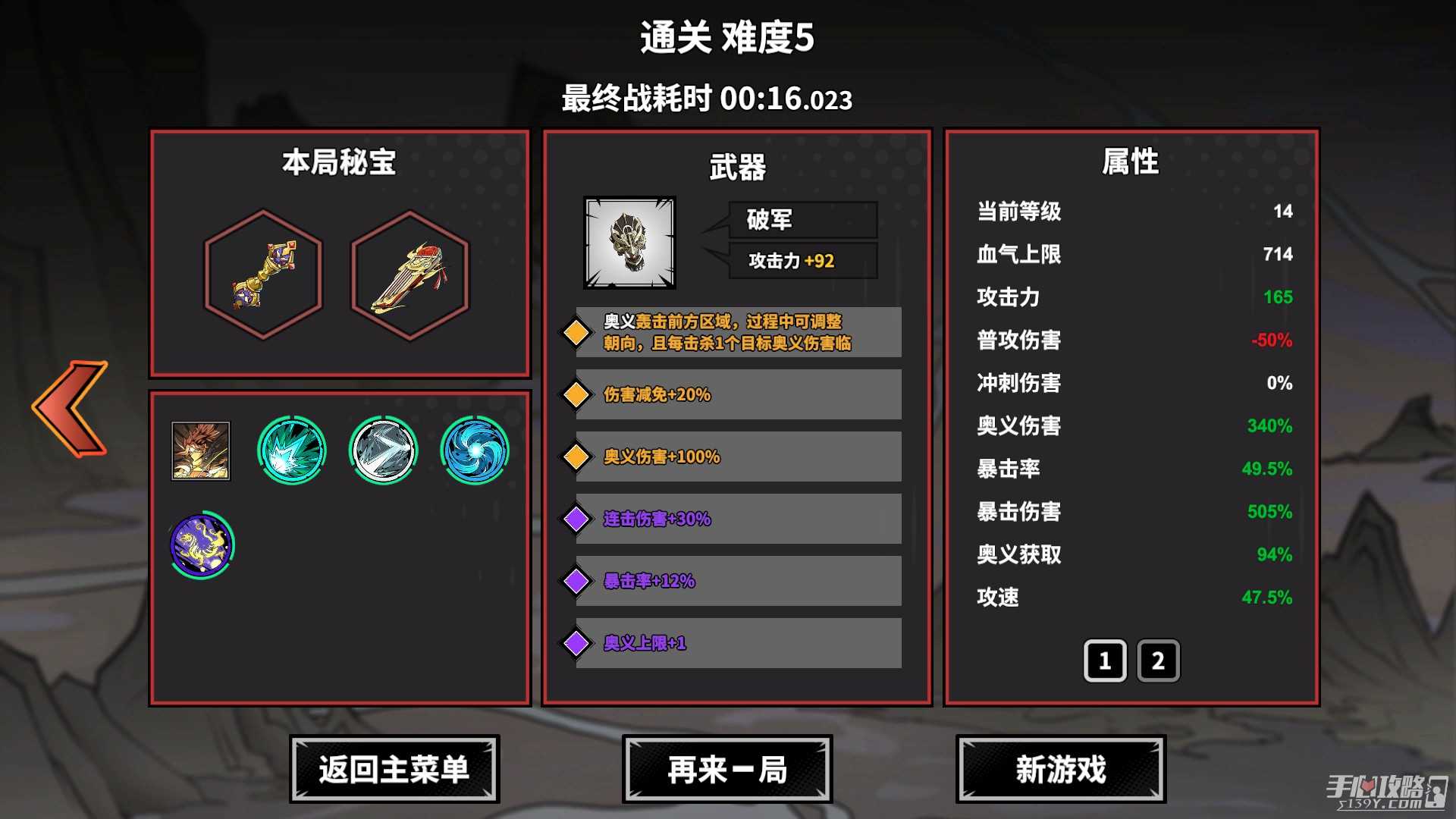The height and width of the screenshot is (819, 1456).
Task: Open the 破军 weapon portrait
Action: coord(629,243)
